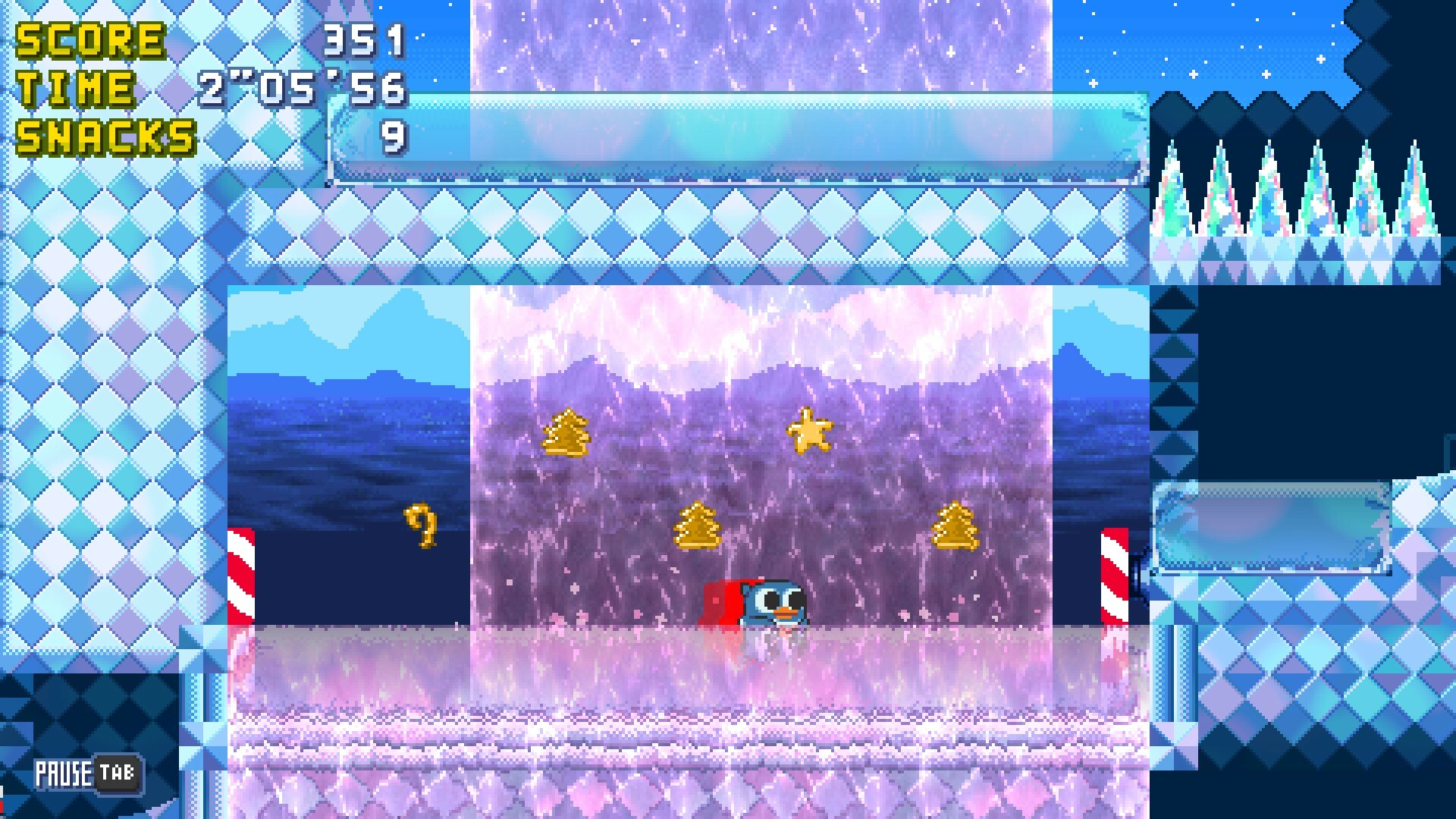Viewport: 1456px width, 819px height.
Task: Click the center golden tree snack
Action: coord(699,524)
